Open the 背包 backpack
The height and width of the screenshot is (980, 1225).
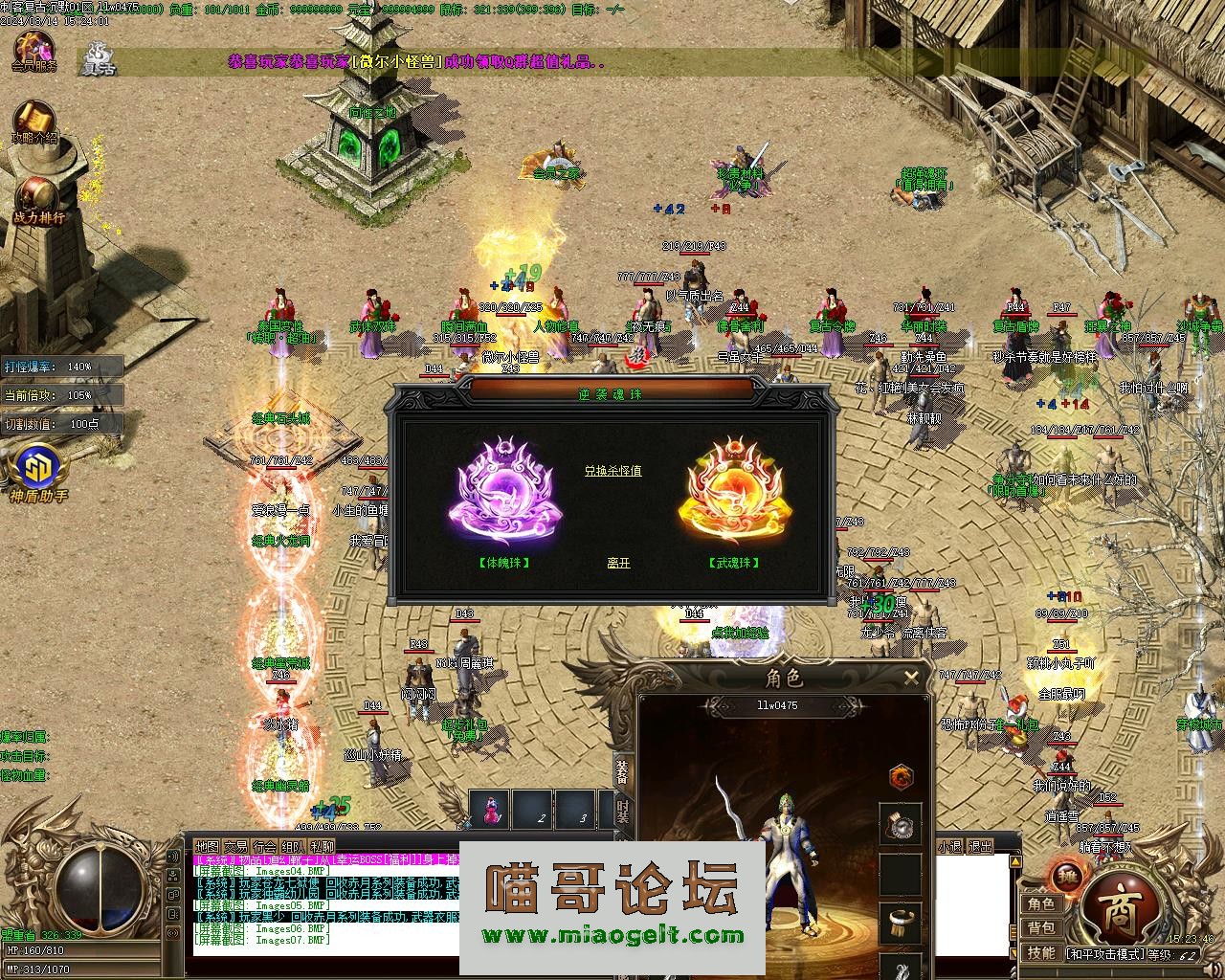[x=1041, y=928]
